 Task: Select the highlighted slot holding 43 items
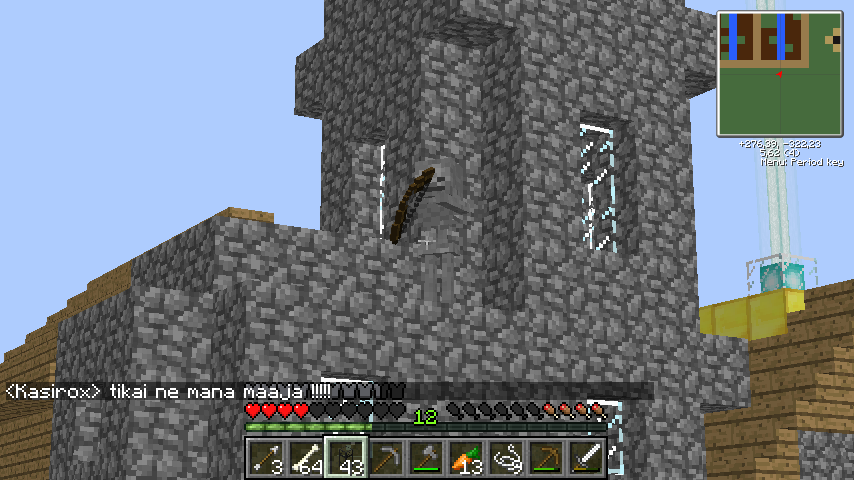(x=346, y=458)
